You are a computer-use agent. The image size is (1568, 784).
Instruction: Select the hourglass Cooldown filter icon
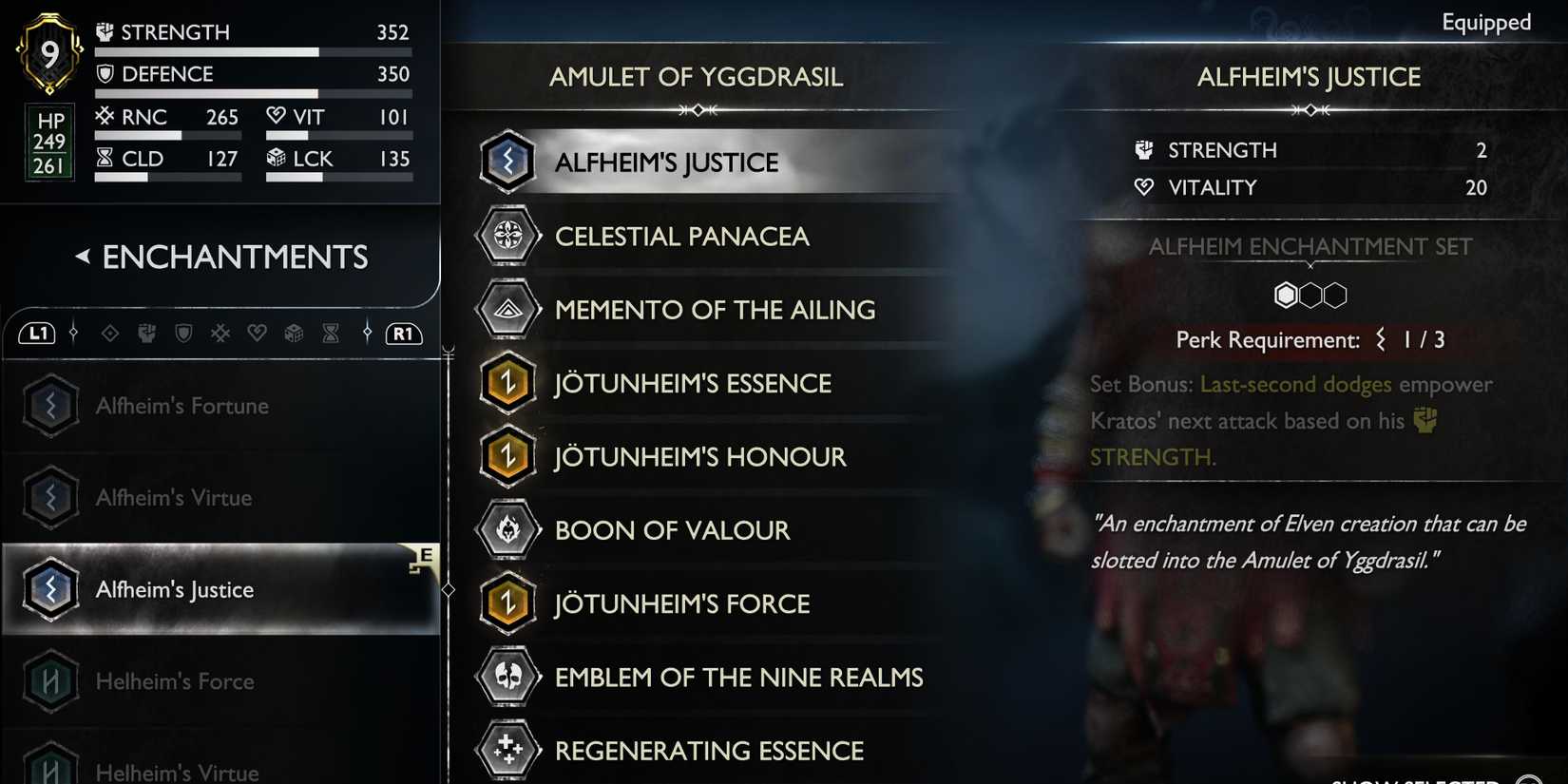tap(331, 333)
